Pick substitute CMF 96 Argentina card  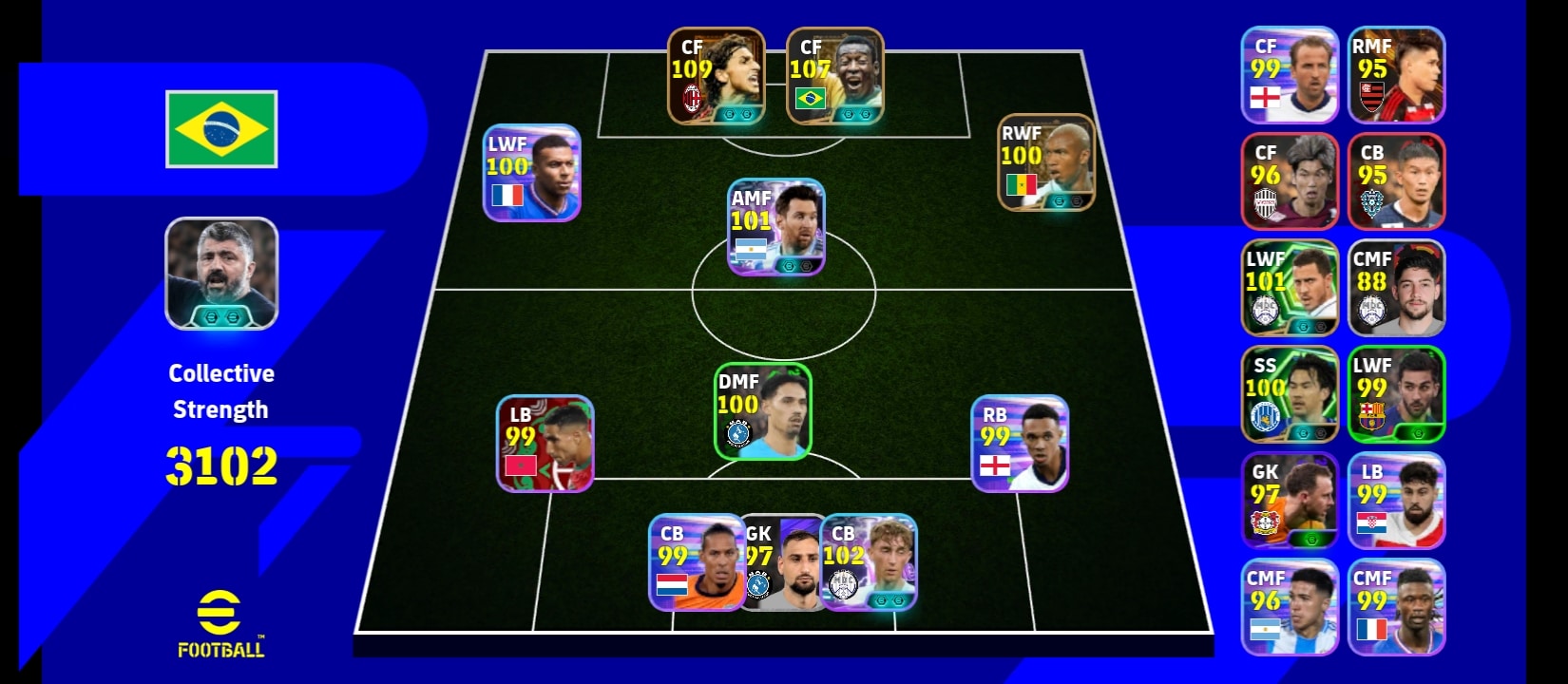tap(1290, 607)
